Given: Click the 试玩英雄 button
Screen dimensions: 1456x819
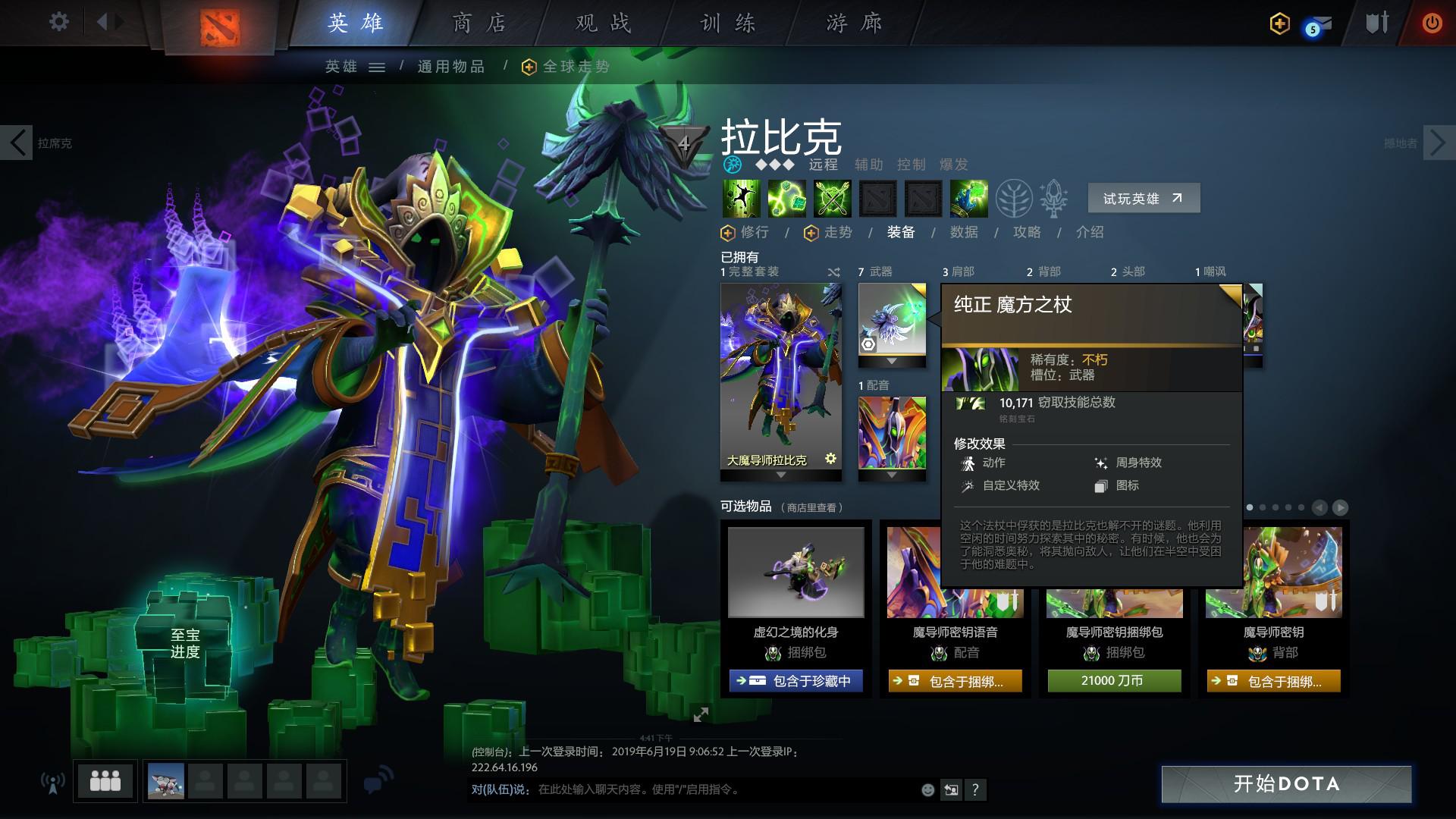Looking at the screenshot, I should coord(1143,197).
